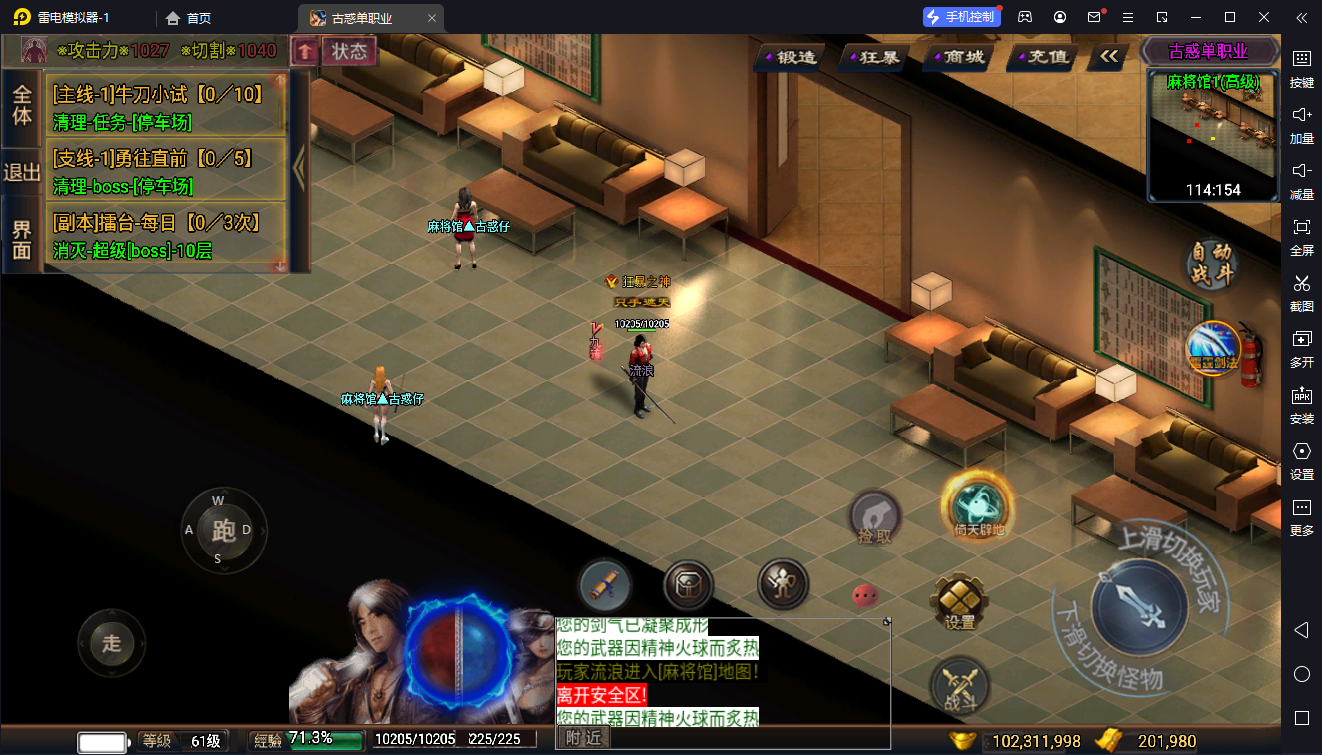
Task: Tap the main sword attack button
Action: pos(1139,607)
